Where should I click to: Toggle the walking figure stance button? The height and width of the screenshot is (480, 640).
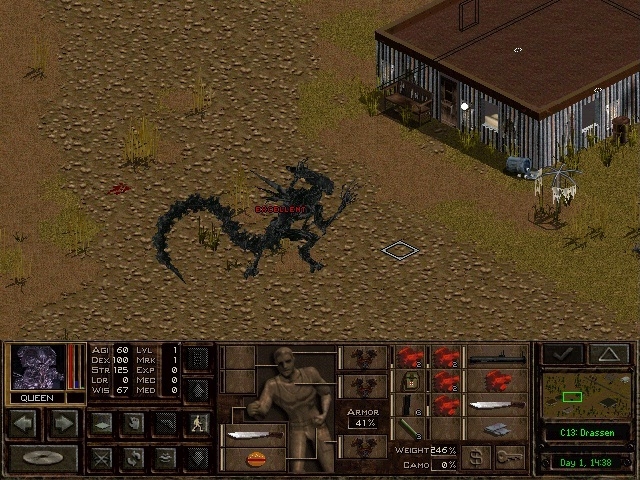coord(196,423)
